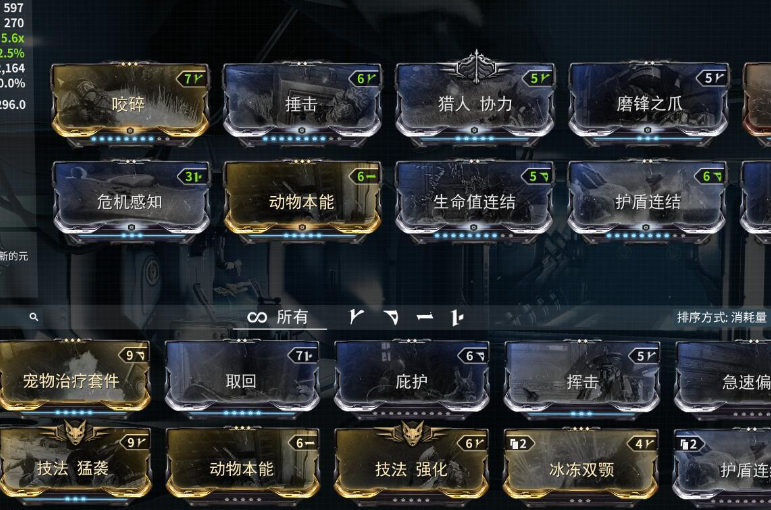Screen dimensions: 771x510
Task: Filter mods by Vazarin polarity
Action: (391, 318)
